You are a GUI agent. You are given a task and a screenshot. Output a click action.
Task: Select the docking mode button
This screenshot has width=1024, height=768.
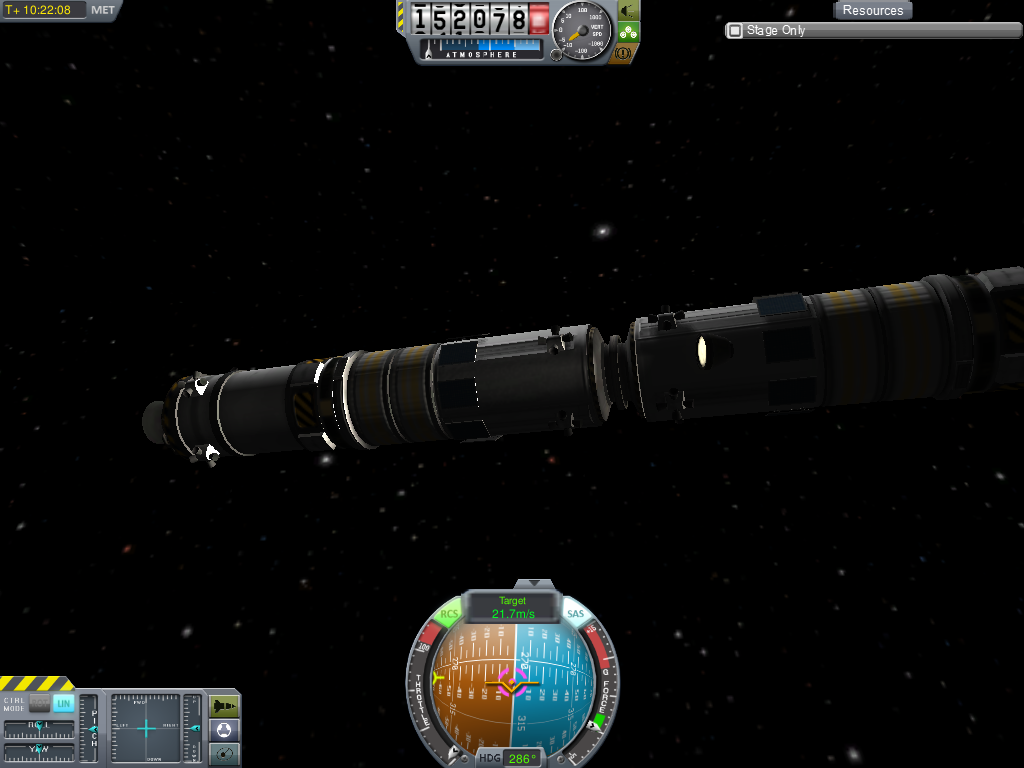point(225,730)
